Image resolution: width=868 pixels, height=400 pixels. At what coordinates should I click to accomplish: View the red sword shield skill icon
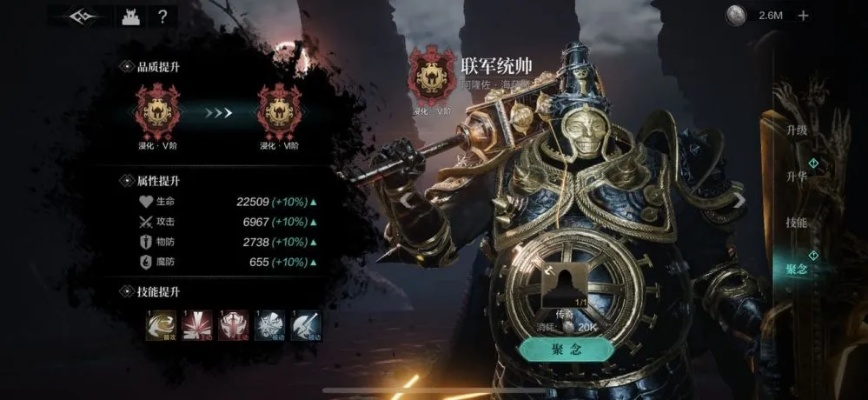click(233, 323)
